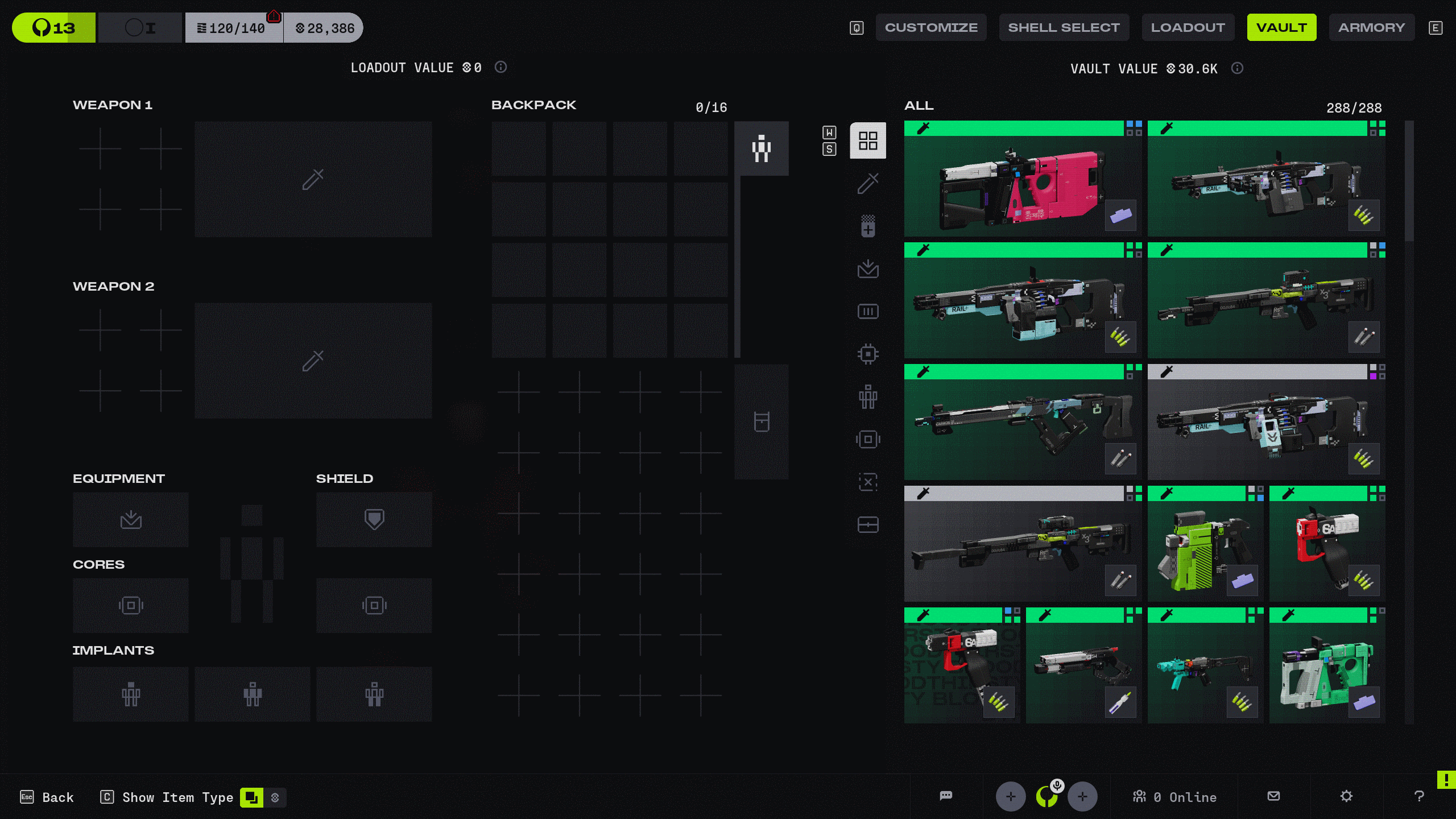The image size is (1456, 819).
Task: Filter vault by weapons icon
Action: click(x=868, y=183)
